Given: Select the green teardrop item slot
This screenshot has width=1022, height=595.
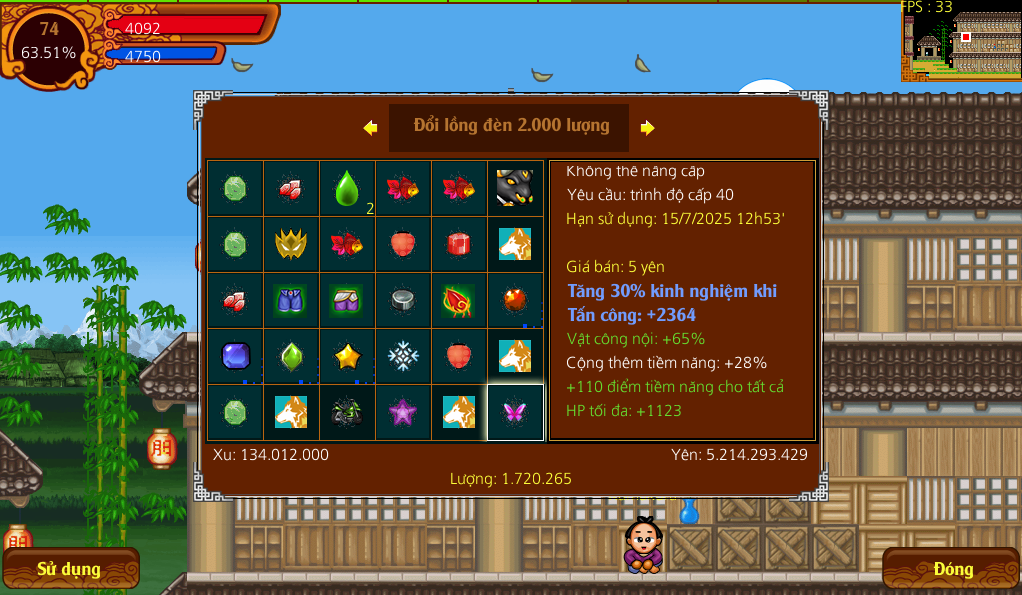Looking at the screenshot, I should point(347,188).
